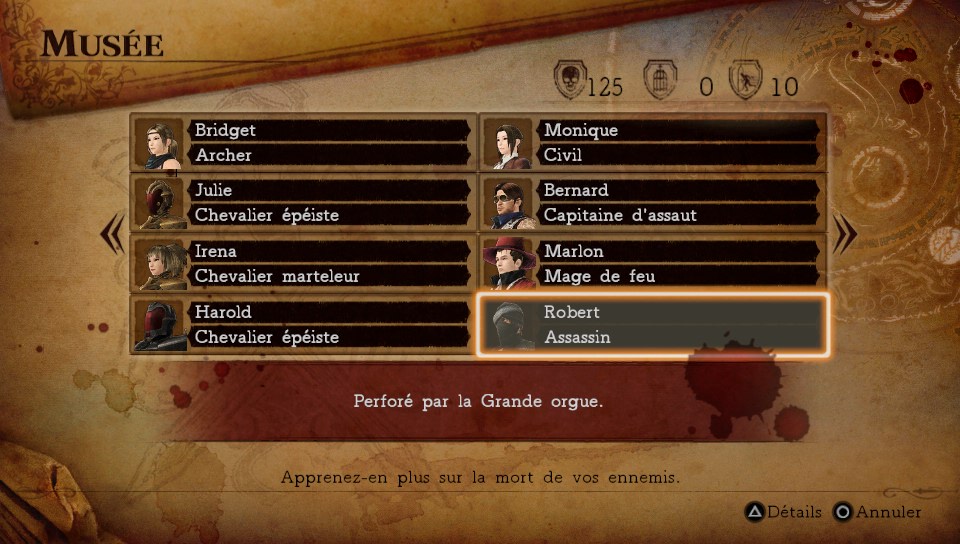Go to the next page with right arrow
The image size is (960, 544).
[x=846, y=235]
